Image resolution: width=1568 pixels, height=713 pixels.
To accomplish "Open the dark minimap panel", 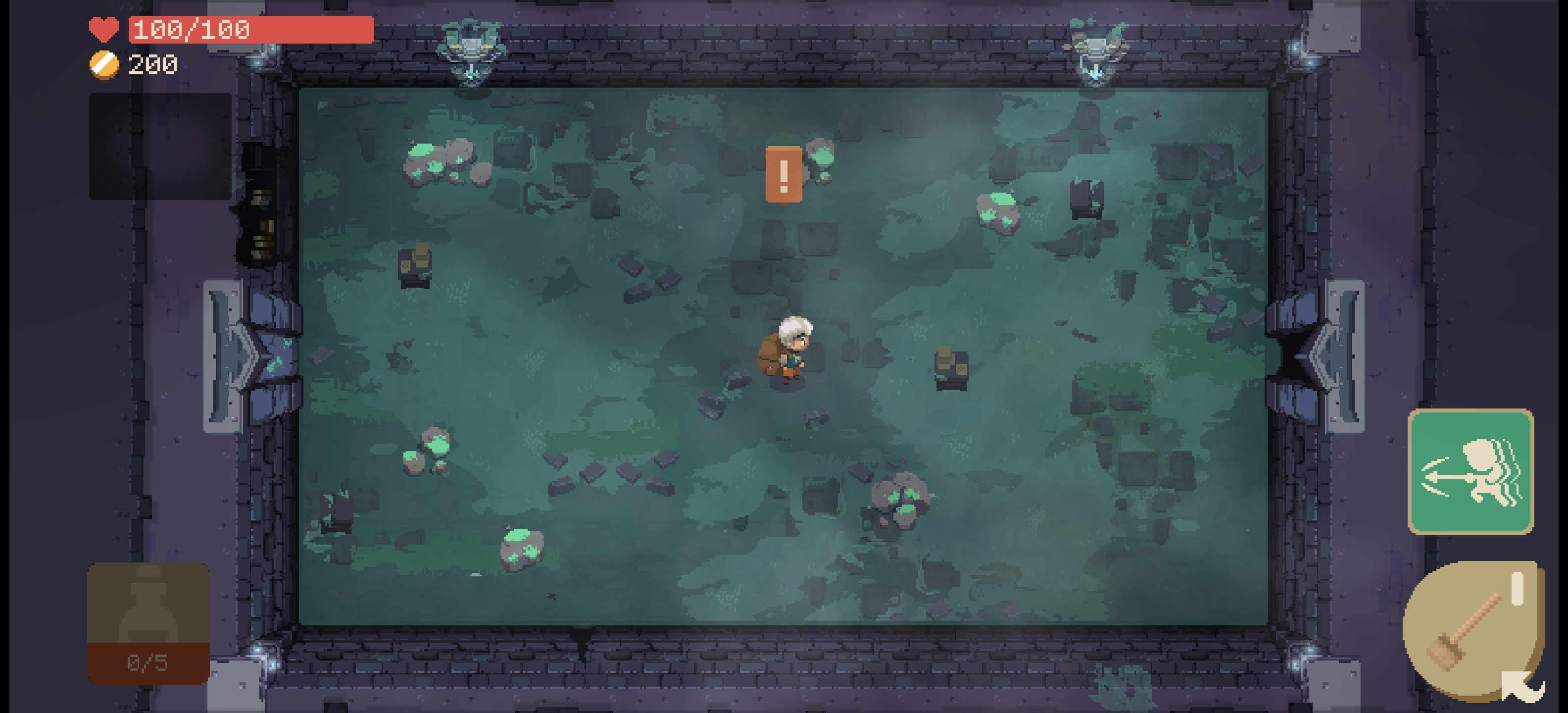I will [x=160, y=146].
